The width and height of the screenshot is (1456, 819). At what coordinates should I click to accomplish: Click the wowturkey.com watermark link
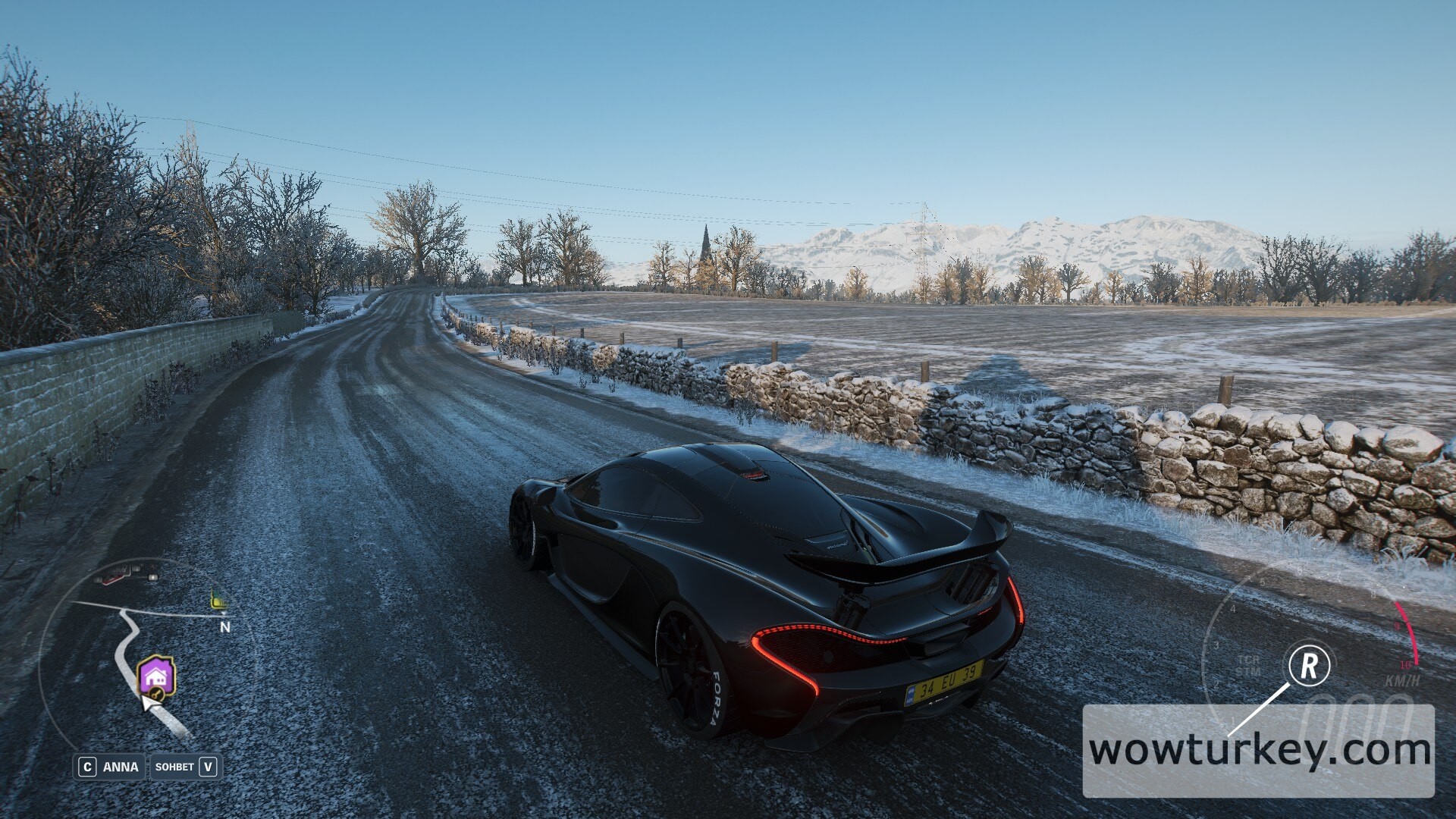pos(1259,751)
